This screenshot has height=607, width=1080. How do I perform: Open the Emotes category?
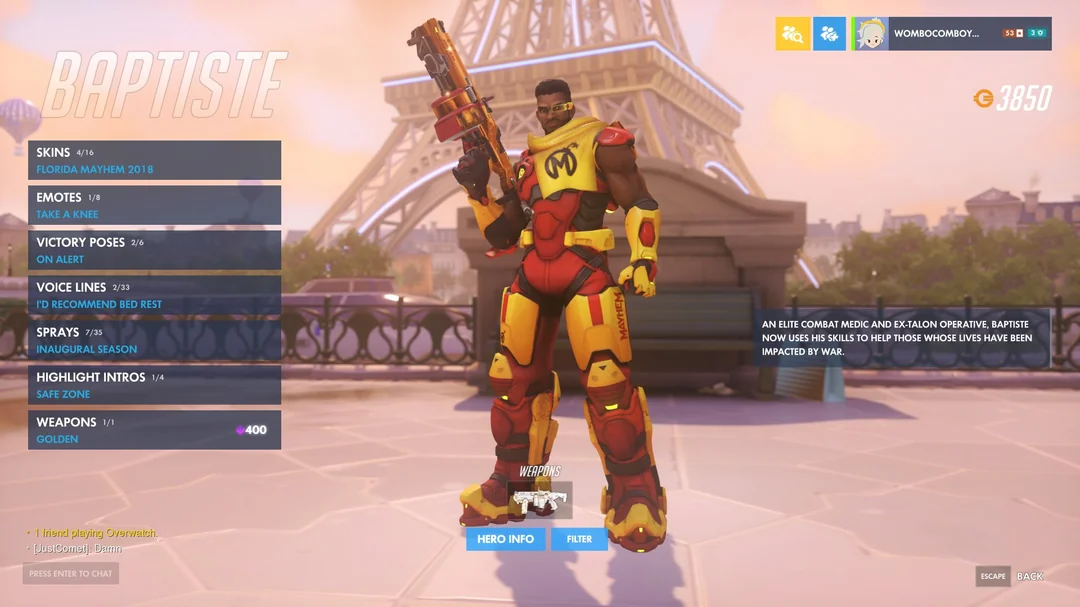point(154,205)
